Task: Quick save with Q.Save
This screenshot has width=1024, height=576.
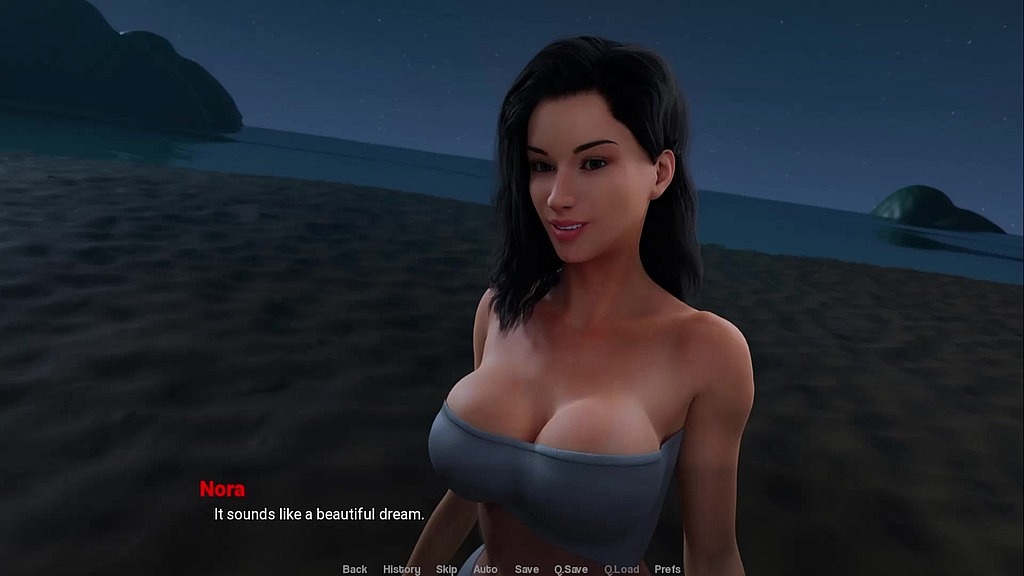Action: coord(571,569)
